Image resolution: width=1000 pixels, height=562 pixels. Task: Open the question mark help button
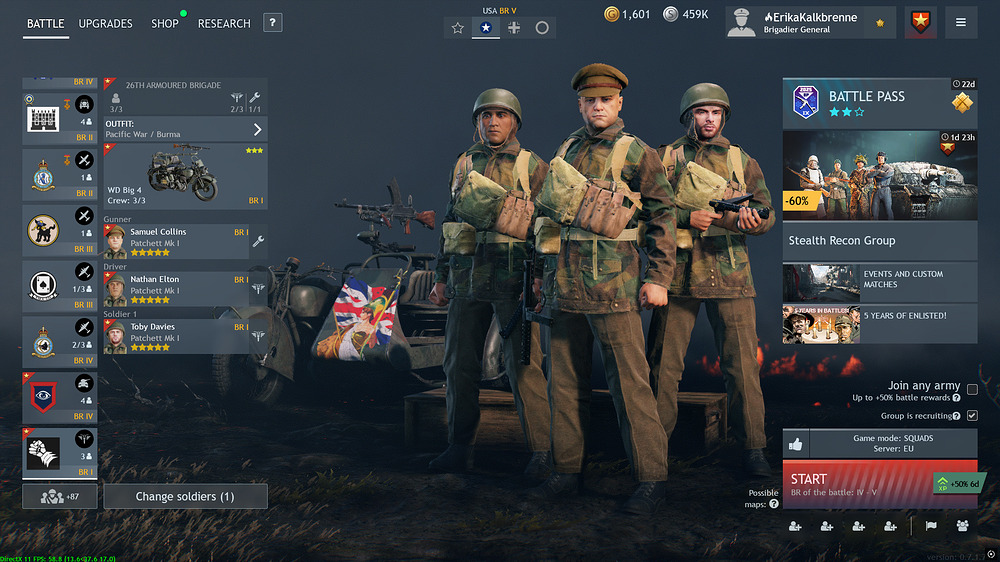click(273, 23)
